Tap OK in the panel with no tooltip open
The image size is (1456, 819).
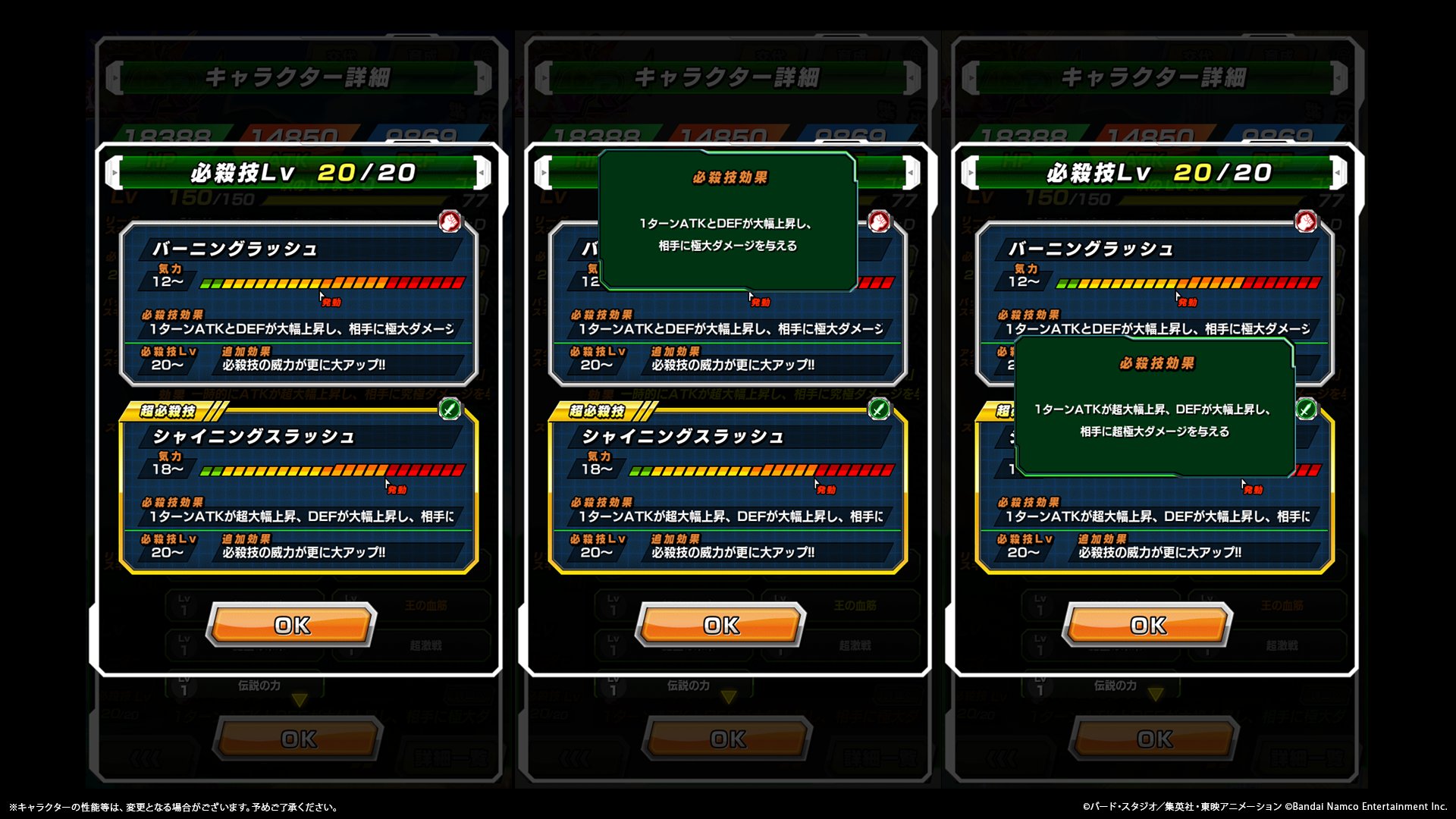[292, 625]
